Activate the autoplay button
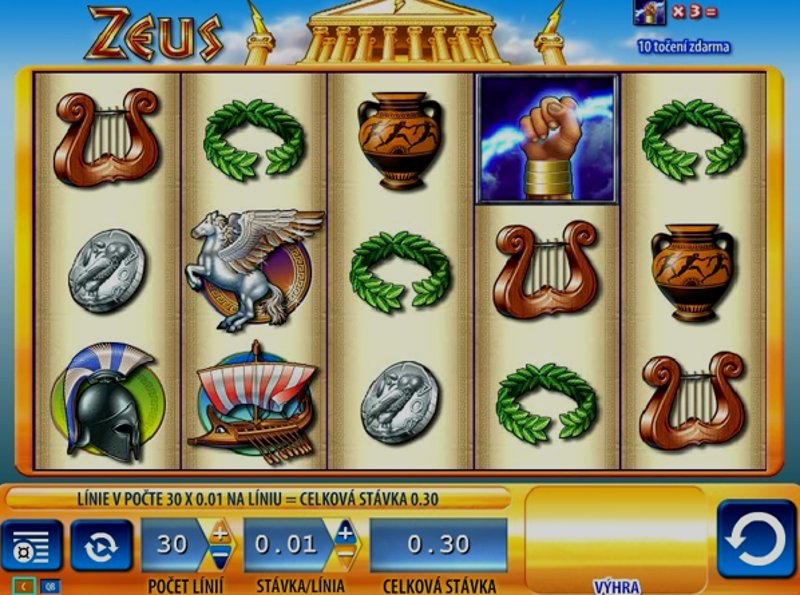The width and height of the screenshot is (800, 595). coord(102,546)
